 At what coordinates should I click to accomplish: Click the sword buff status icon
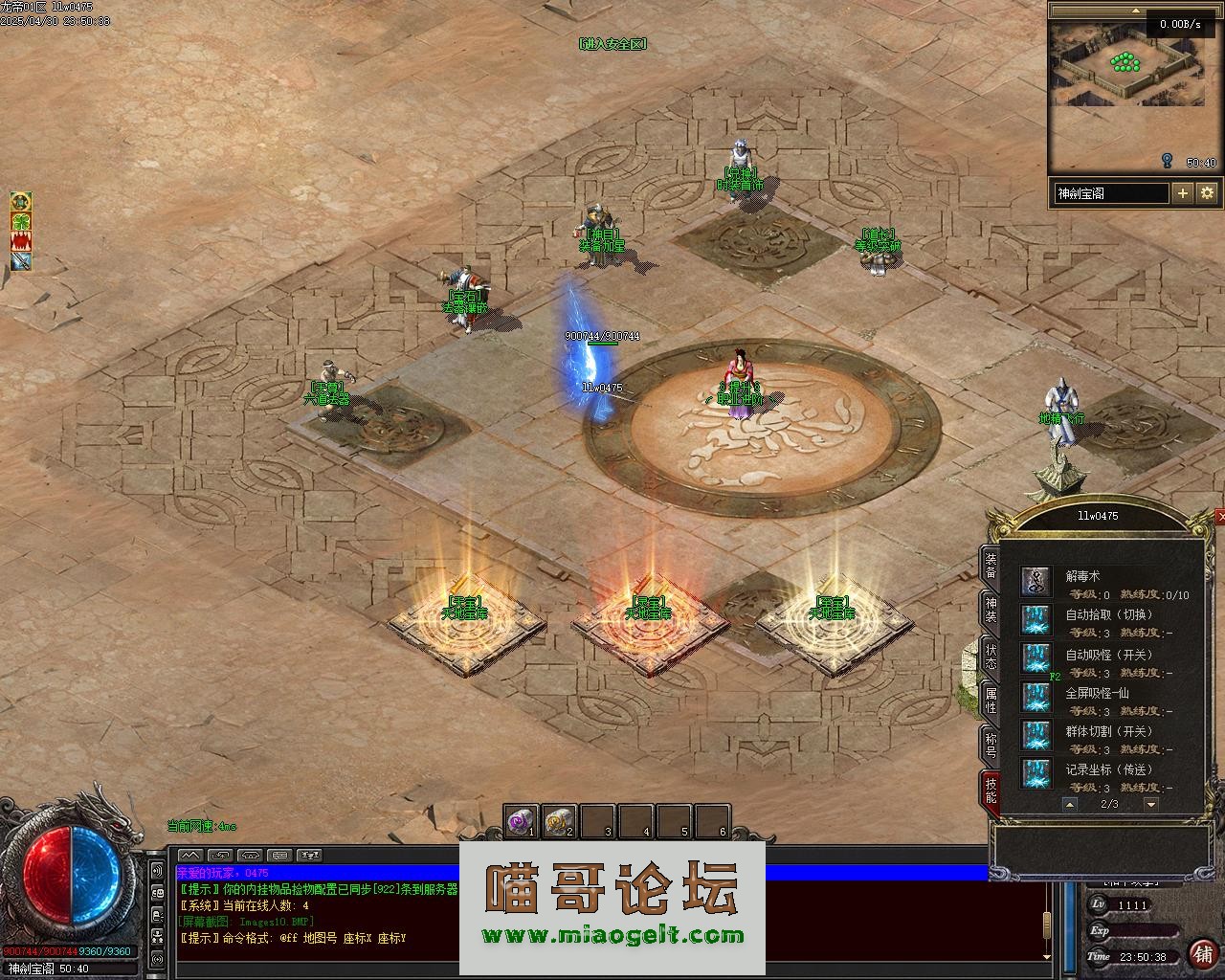pos(21,261)
